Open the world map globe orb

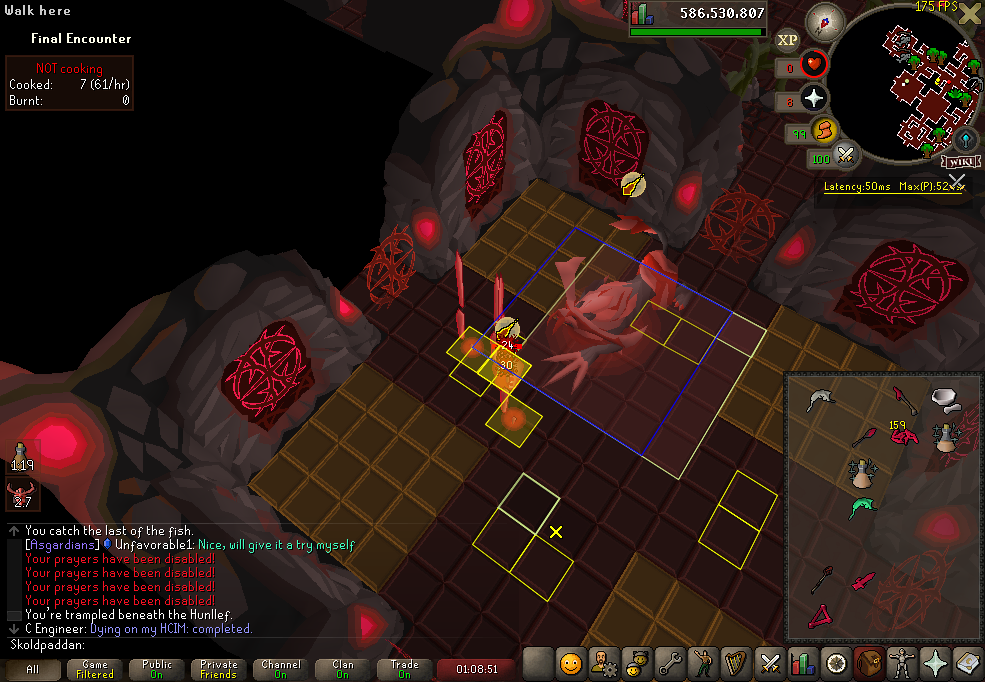pyautogui.click(x=965, y=139)
